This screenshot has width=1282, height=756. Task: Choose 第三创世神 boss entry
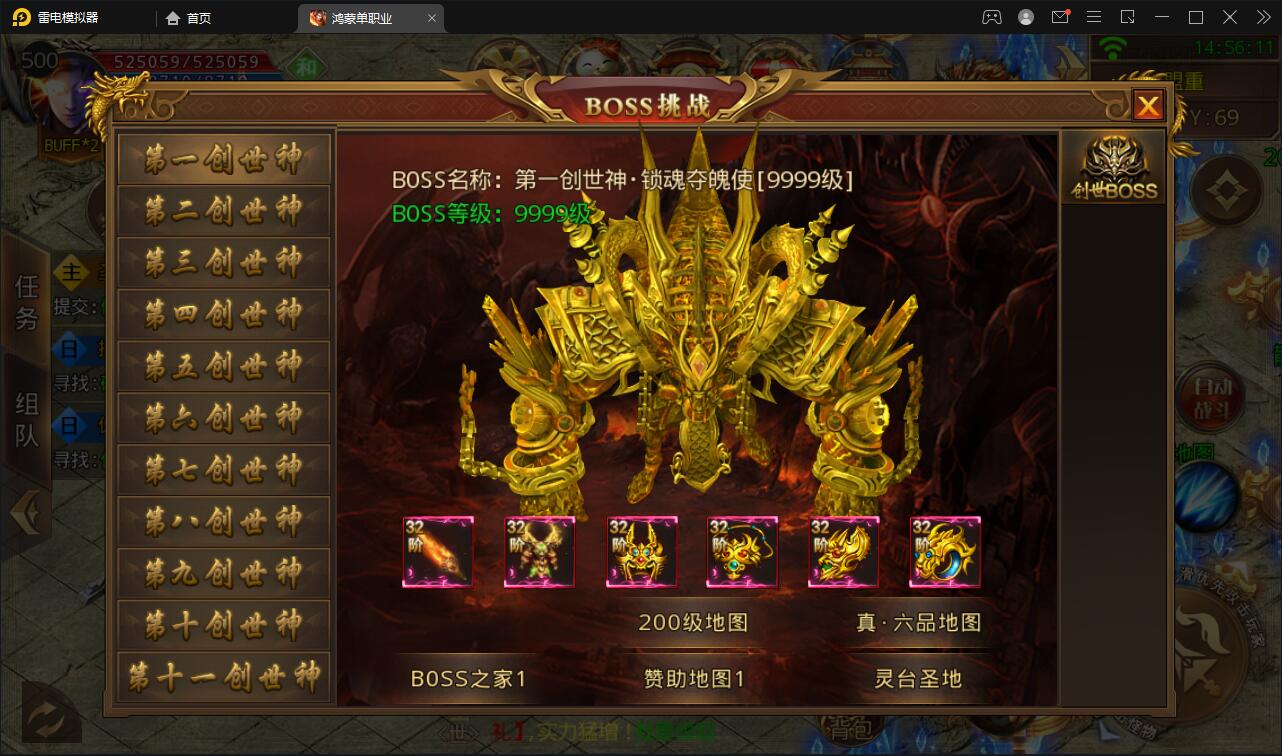point(224,263)
